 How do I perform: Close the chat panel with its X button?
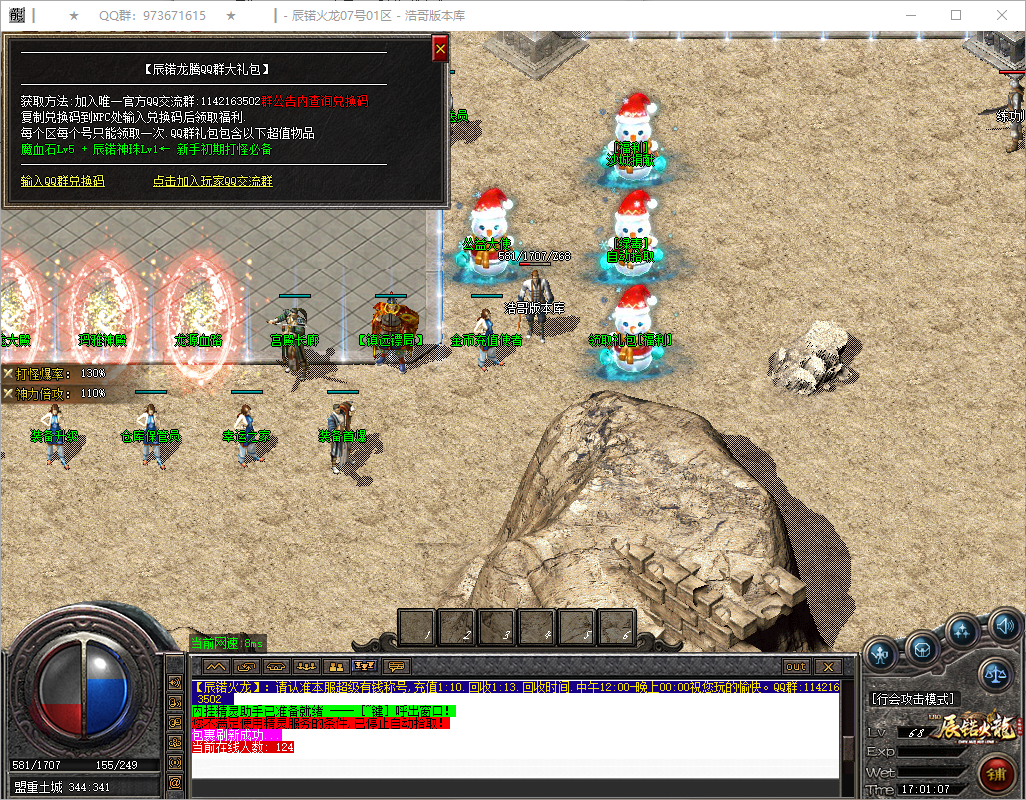(x=827, y=666)
